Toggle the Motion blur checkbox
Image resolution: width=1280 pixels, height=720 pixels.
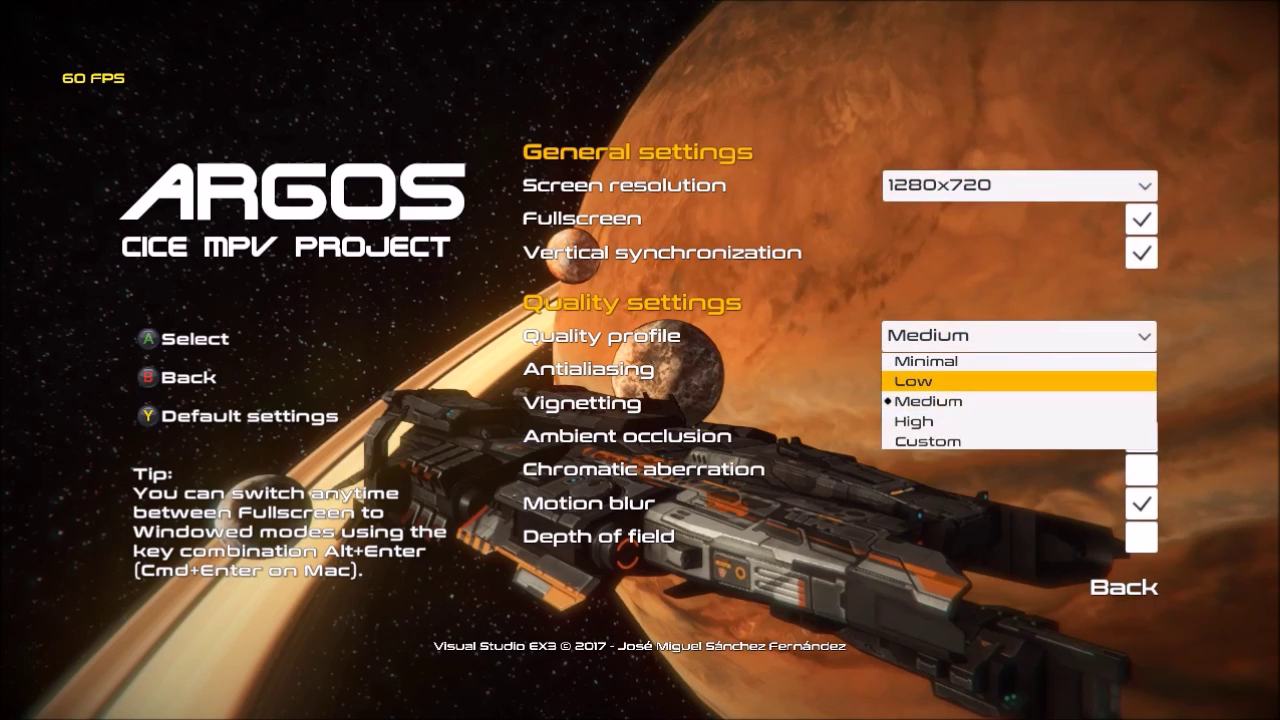coord(1141,503)
